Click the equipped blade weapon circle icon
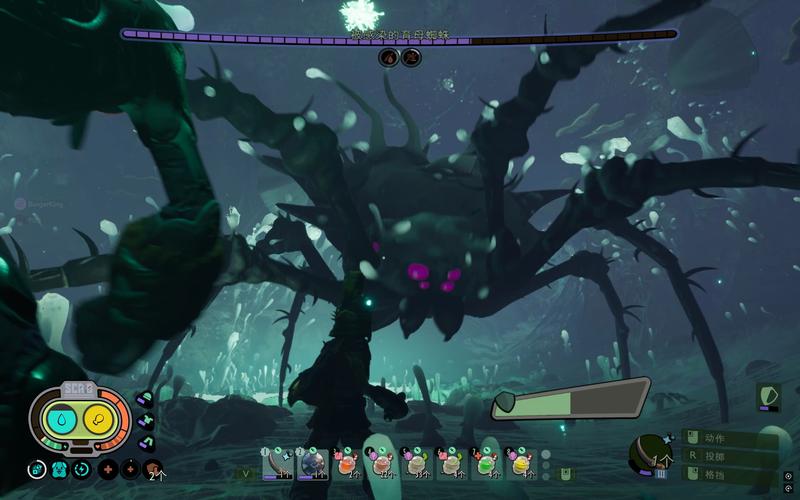The height and width of the screenshot is (500, 800). click(x=648, y=453)
